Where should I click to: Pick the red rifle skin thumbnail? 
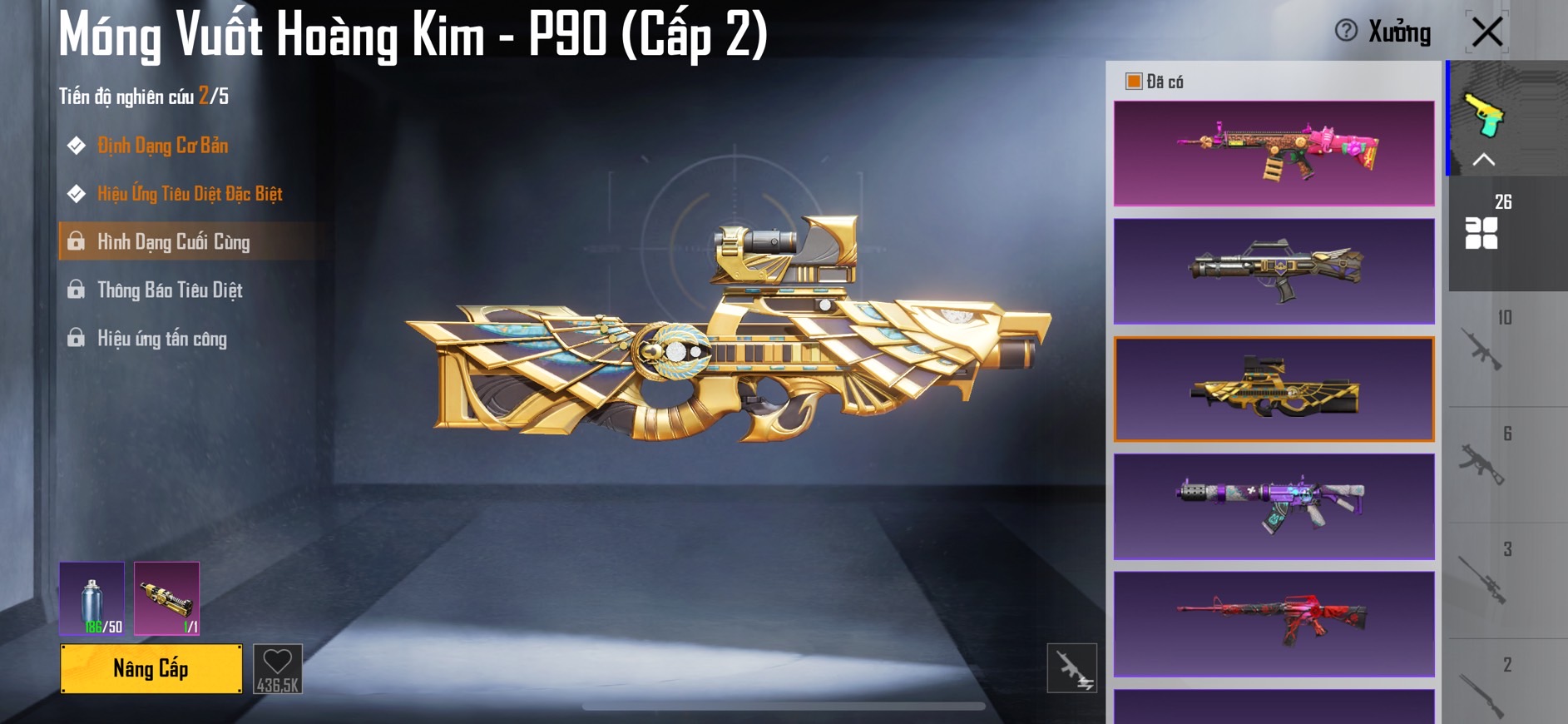[1274, 623]
